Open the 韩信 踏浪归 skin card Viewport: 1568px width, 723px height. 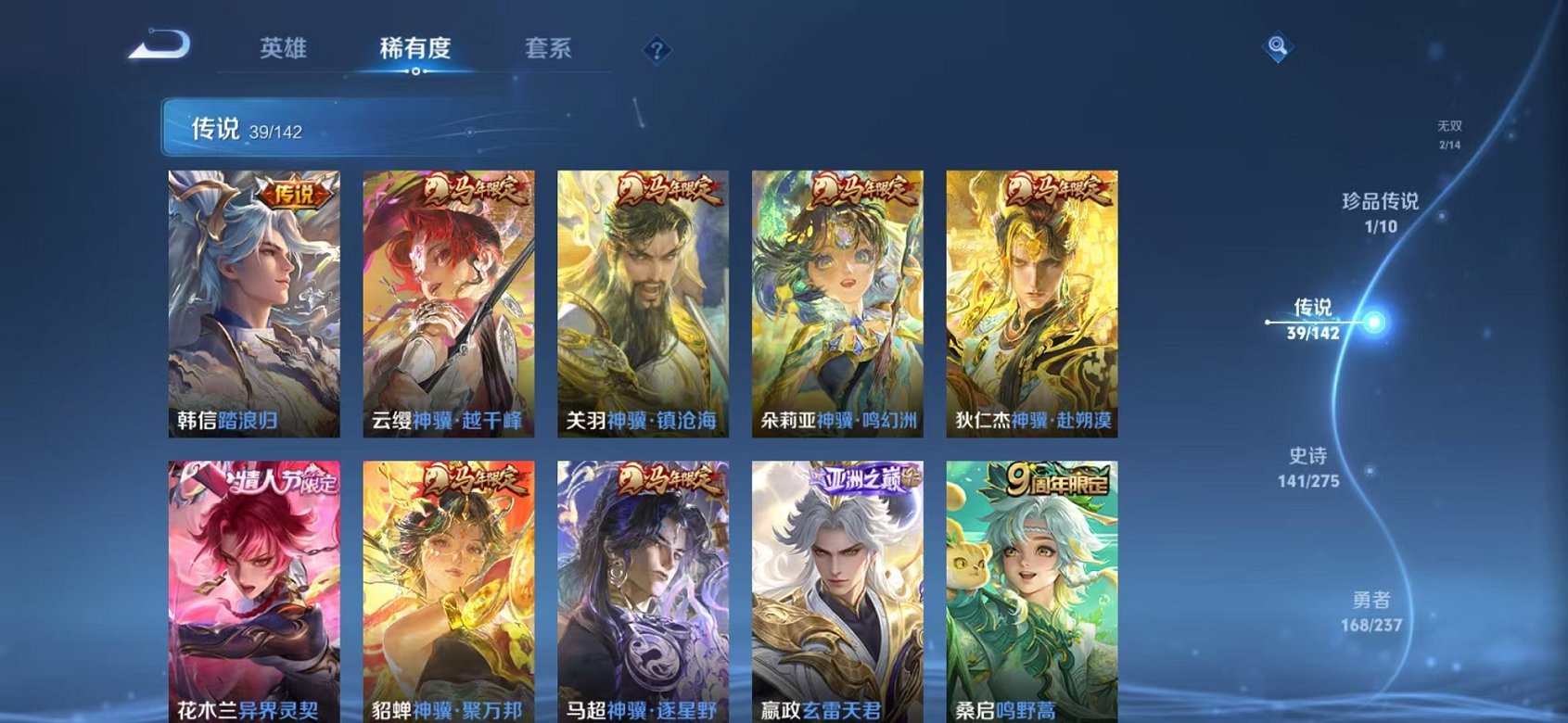click(x=255, y=297)
